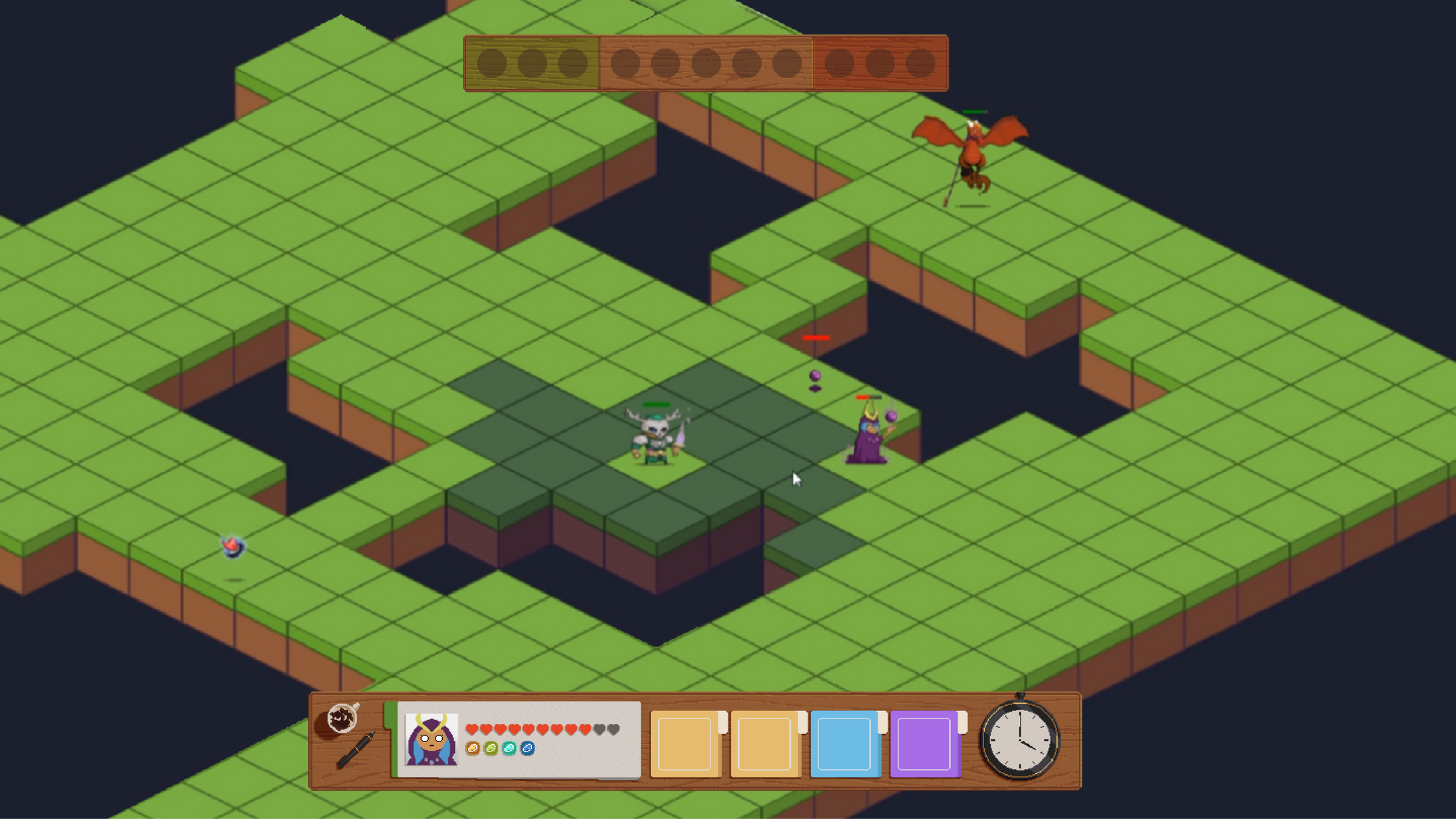Click the pocket watch to end turn
Screen dimensions: 1456x819
(1019, 740)
